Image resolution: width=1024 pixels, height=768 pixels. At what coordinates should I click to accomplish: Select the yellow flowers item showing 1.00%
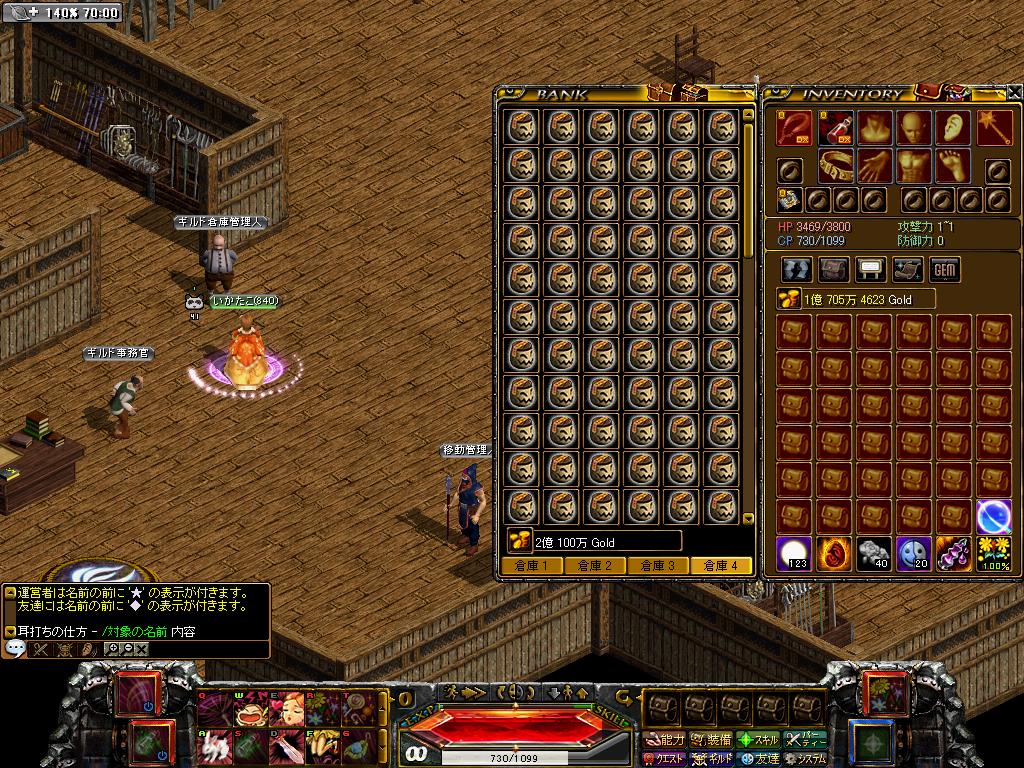[x=993, y=553]
